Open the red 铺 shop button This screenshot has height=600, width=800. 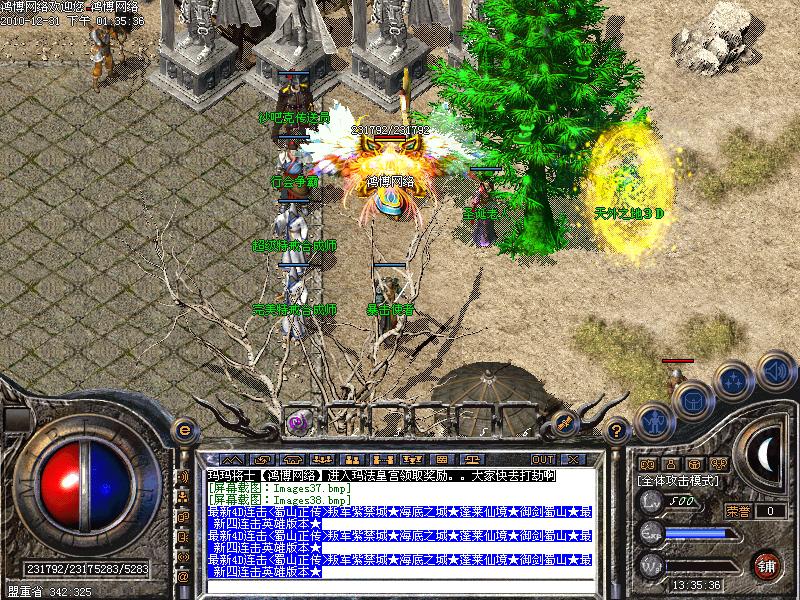(x=767, y=565)
